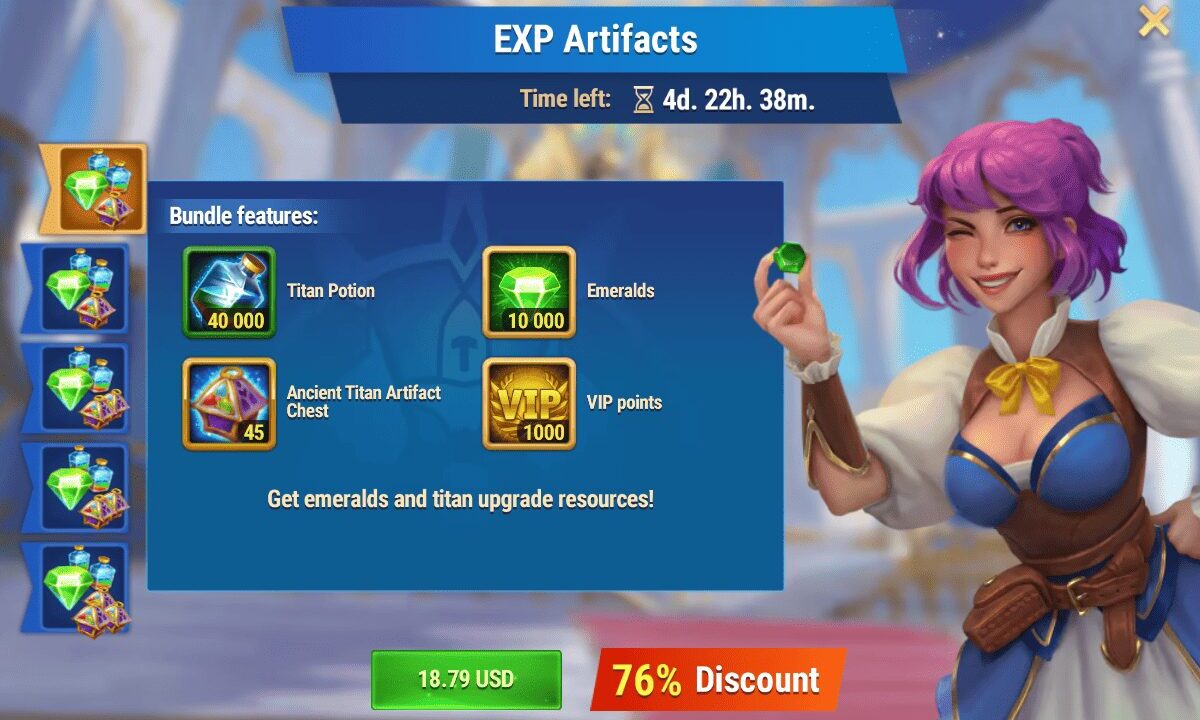Buy the bundle for 18.79 USD
The width and height of the screenshot is (1200, 720).
coord(466,680)
